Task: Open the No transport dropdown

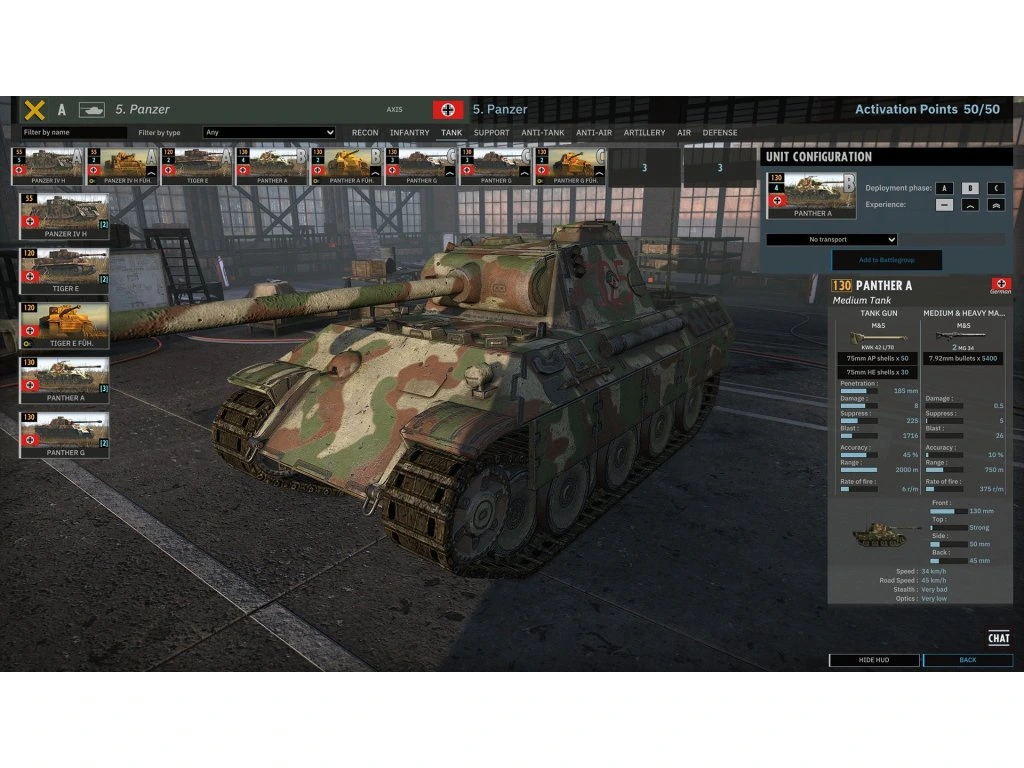Action: tap(832, 240)
